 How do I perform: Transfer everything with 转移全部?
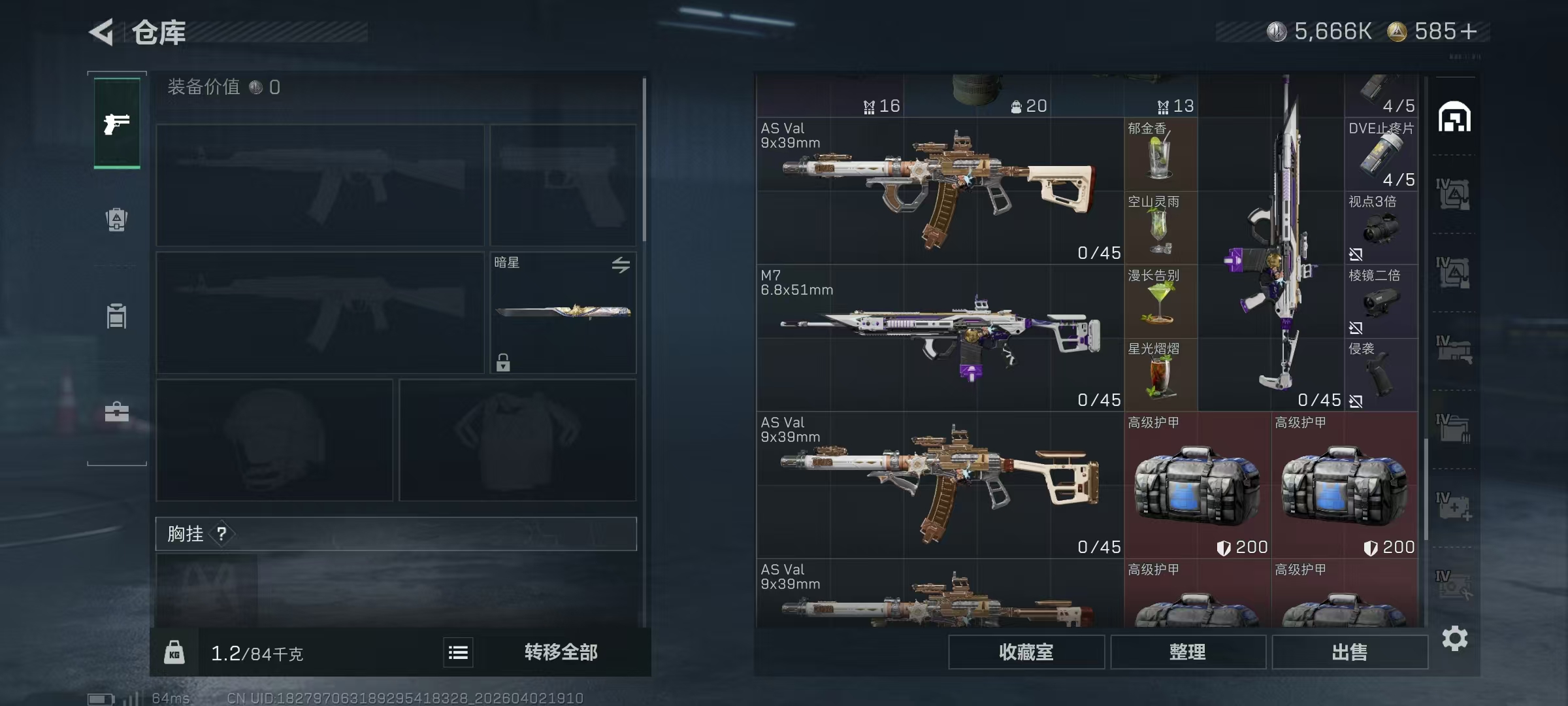pyautogui.click(x=561, y=652)
